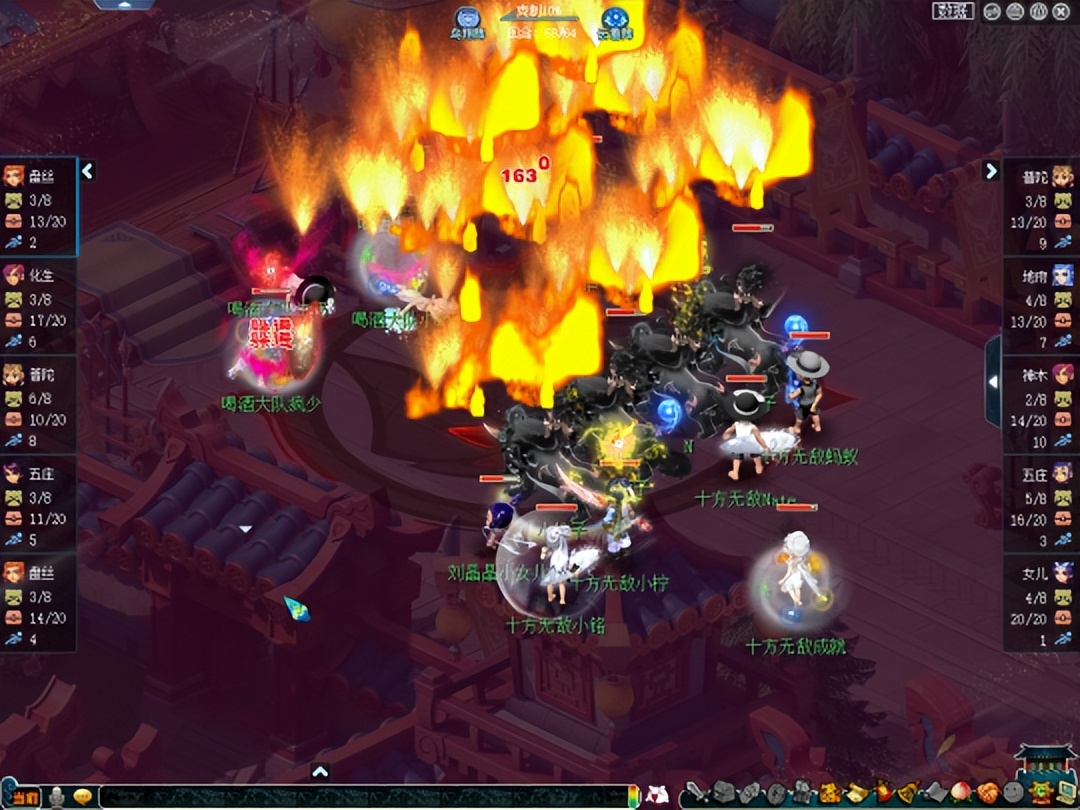Select the 女儿 player entry in right panel
The image size is (1080, 810).
(1040, 602)
